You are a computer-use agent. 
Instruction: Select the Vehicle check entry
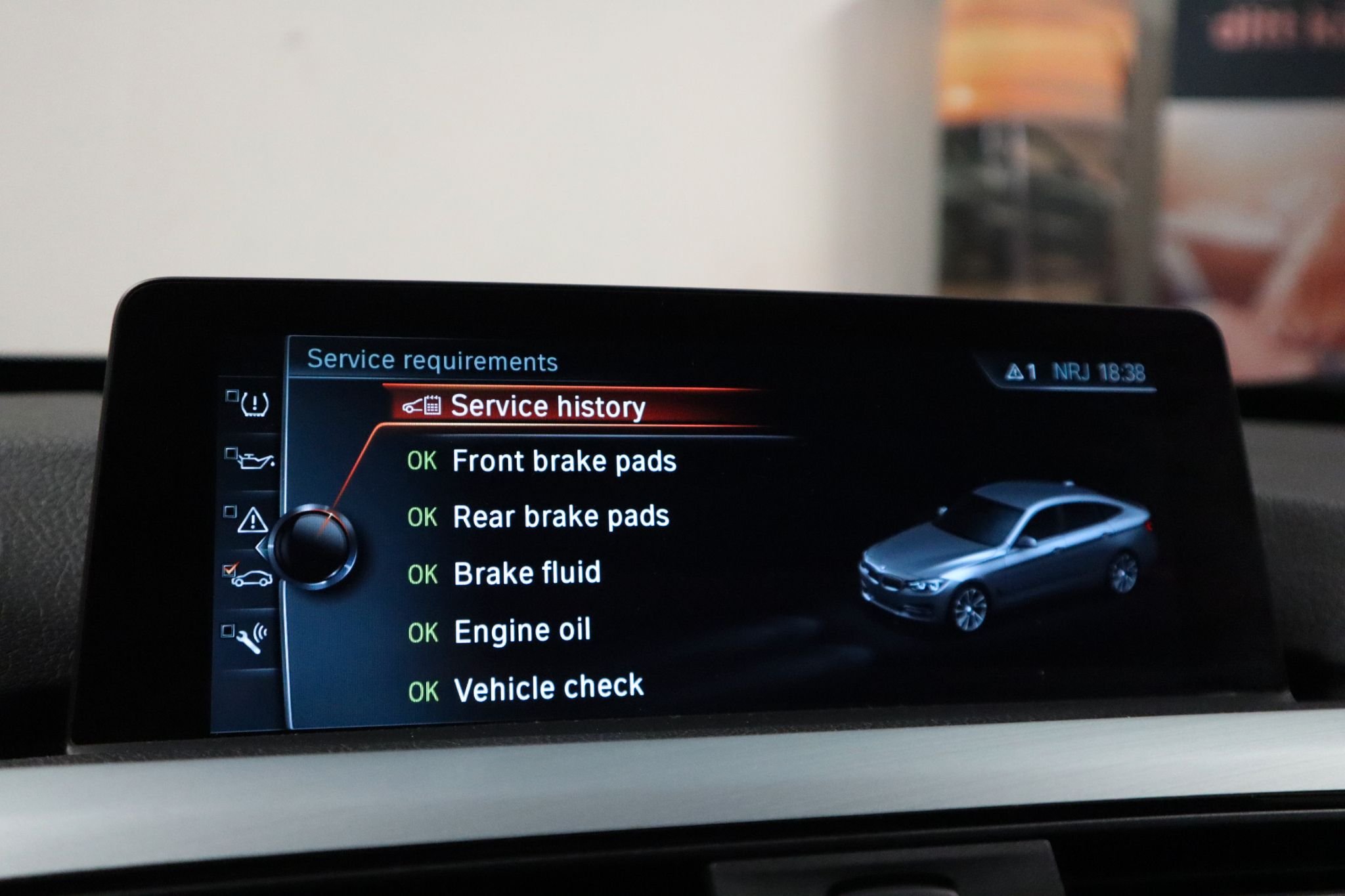click(548, 689)
